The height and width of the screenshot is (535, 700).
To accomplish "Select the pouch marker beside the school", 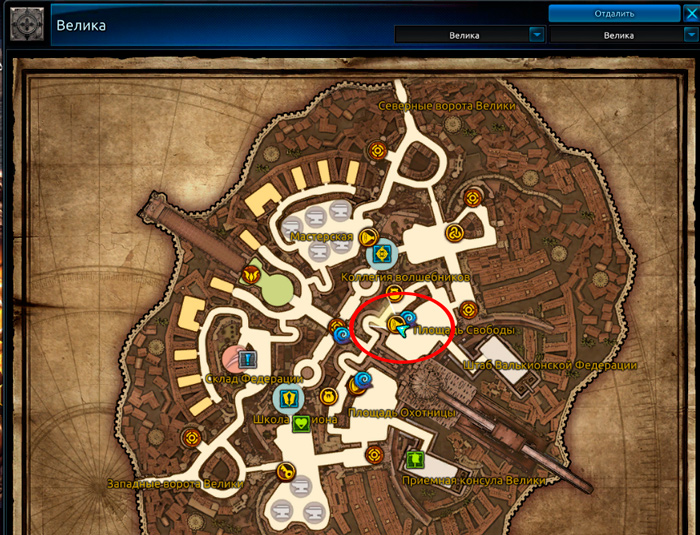I will [x=327, y=397].
